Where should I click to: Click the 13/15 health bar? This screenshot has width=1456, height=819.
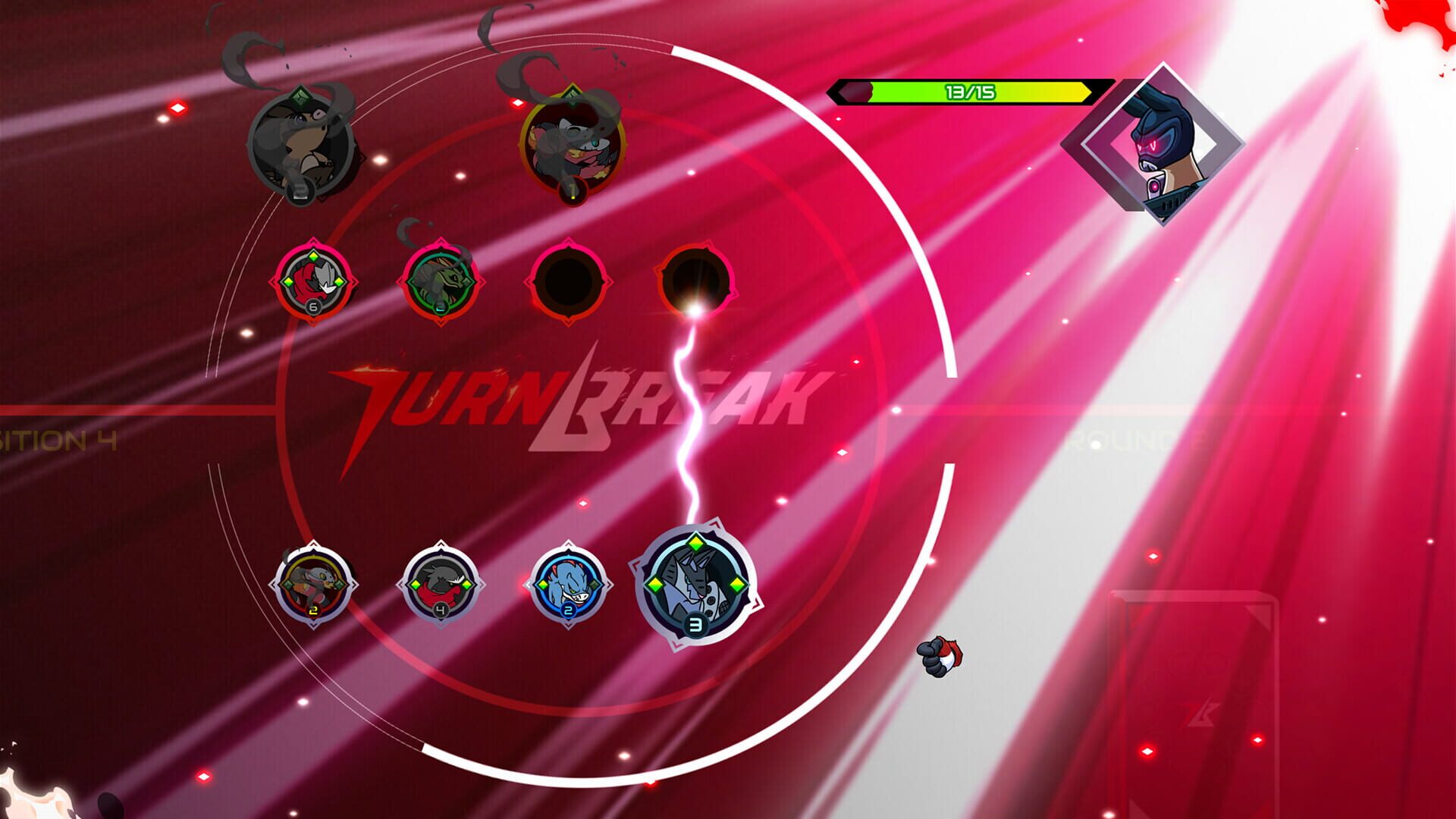coord(971,91)
